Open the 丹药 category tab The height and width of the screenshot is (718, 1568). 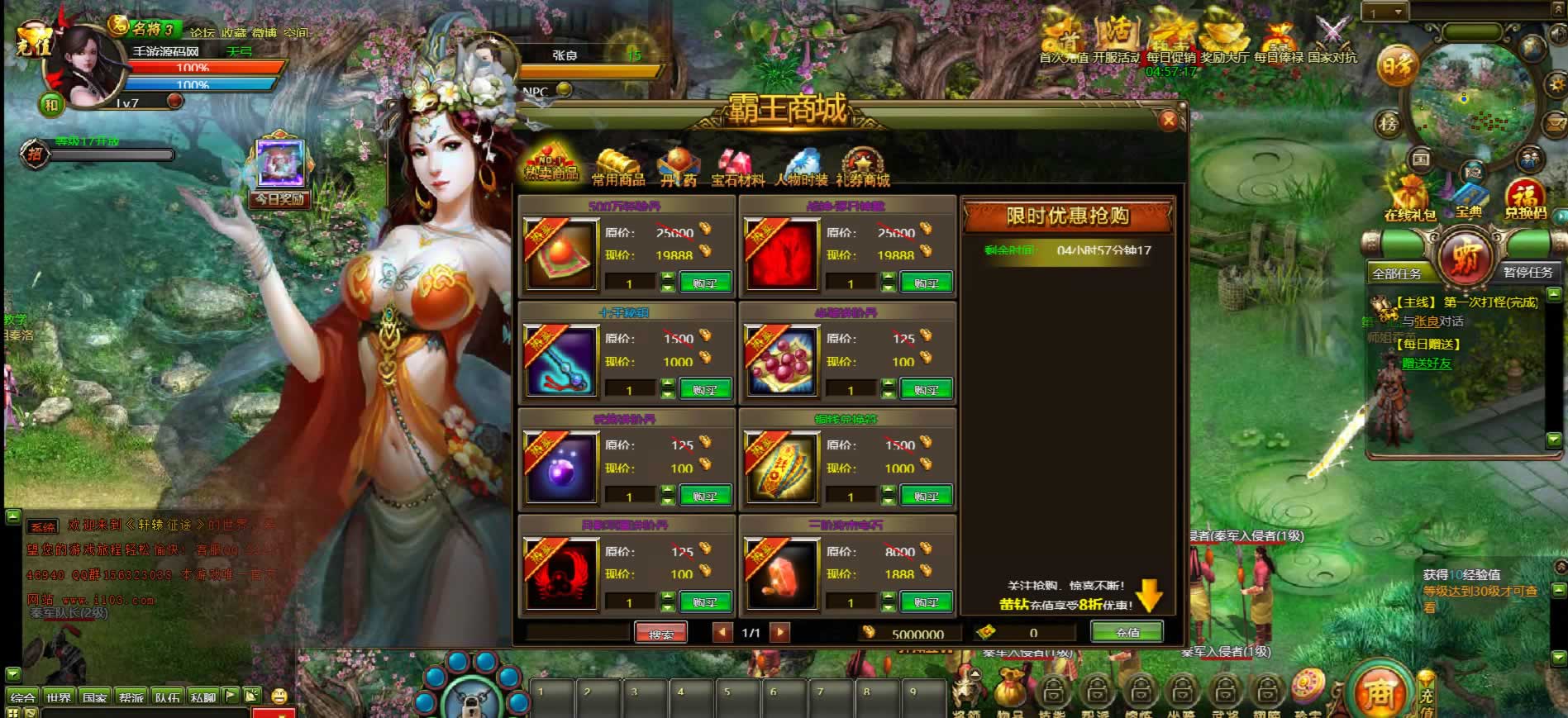point(679,168)
